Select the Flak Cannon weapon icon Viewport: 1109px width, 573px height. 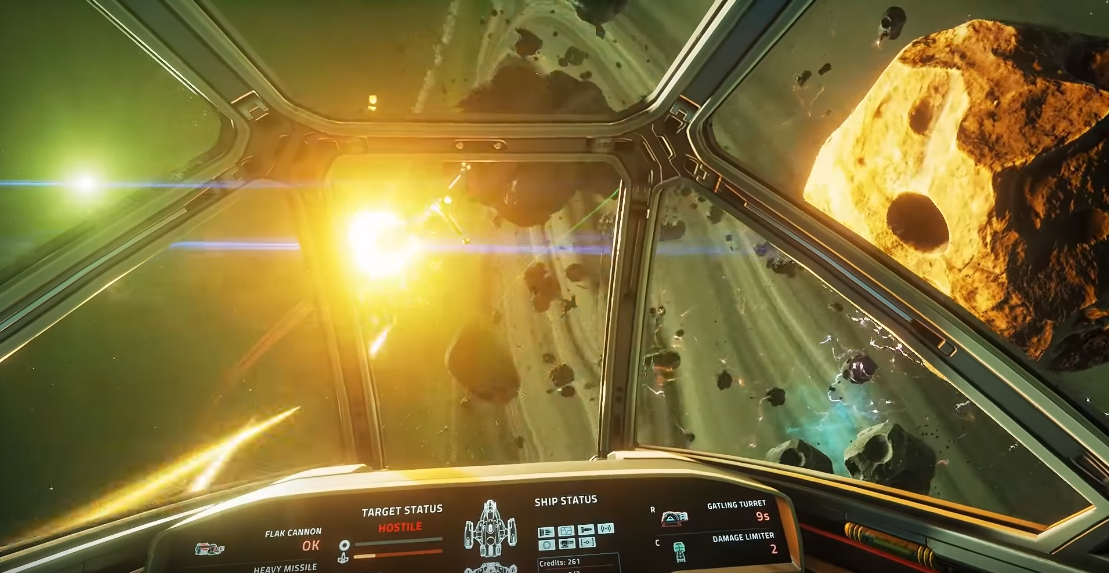pos(209,548)
